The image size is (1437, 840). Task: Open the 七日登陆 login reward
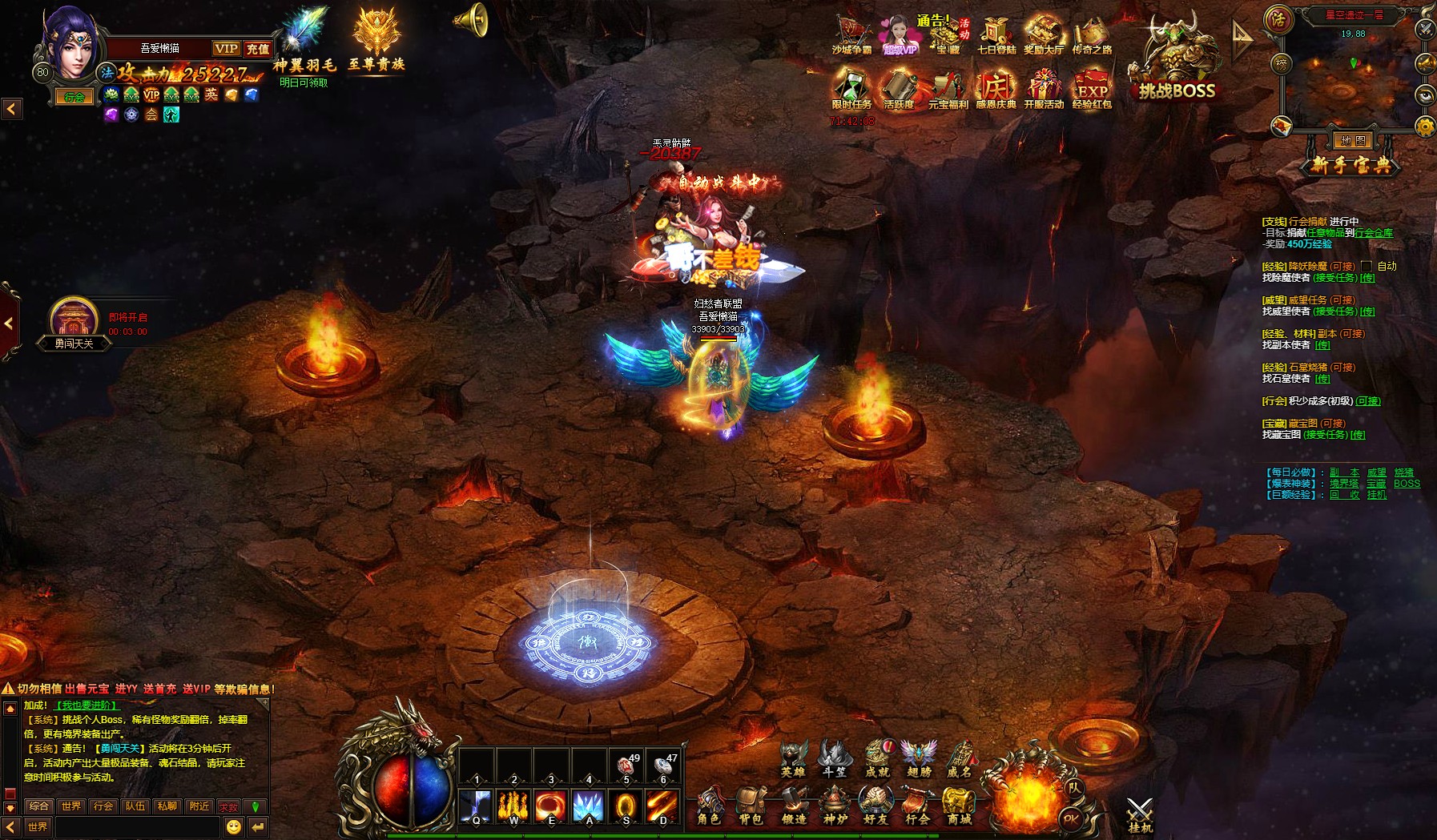pyautogui.click(x=996, y=36)
